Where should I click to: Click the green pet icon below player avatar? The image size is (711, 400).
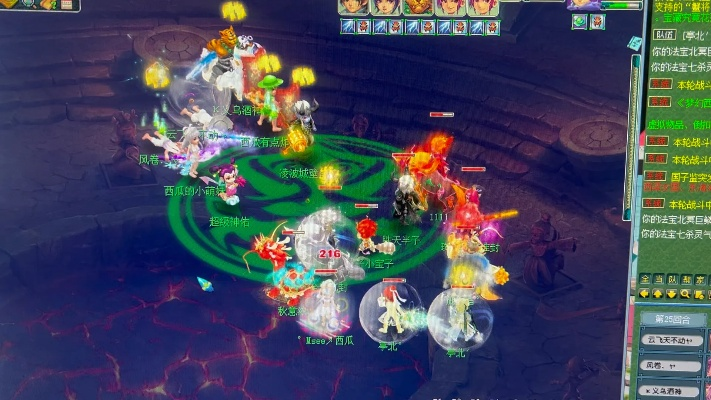point(580,21)
